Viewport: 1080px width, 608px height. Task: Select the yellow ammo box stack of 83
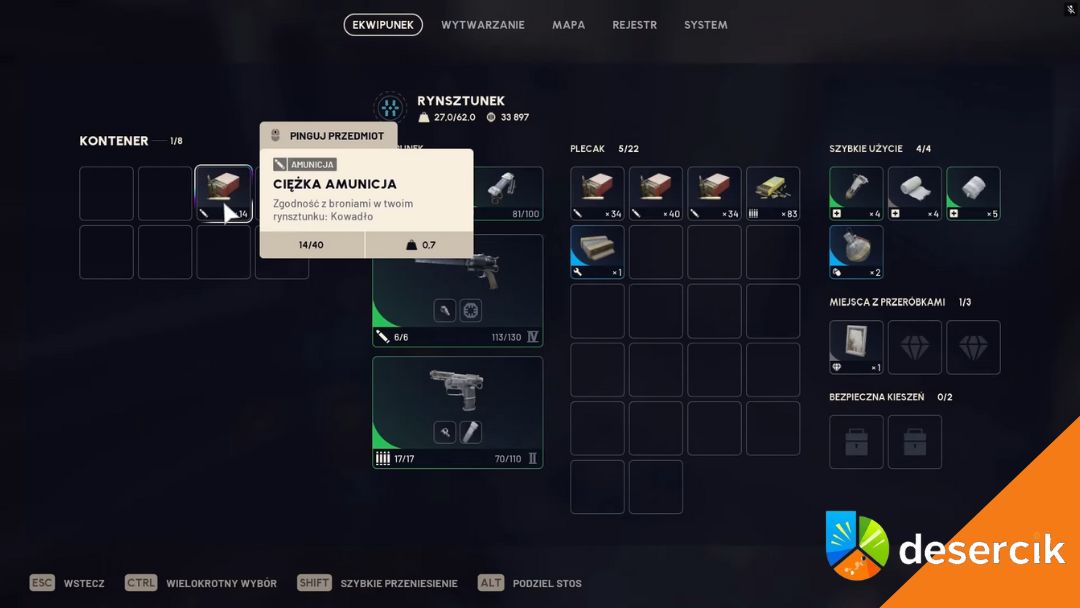(x=773, y=193)
